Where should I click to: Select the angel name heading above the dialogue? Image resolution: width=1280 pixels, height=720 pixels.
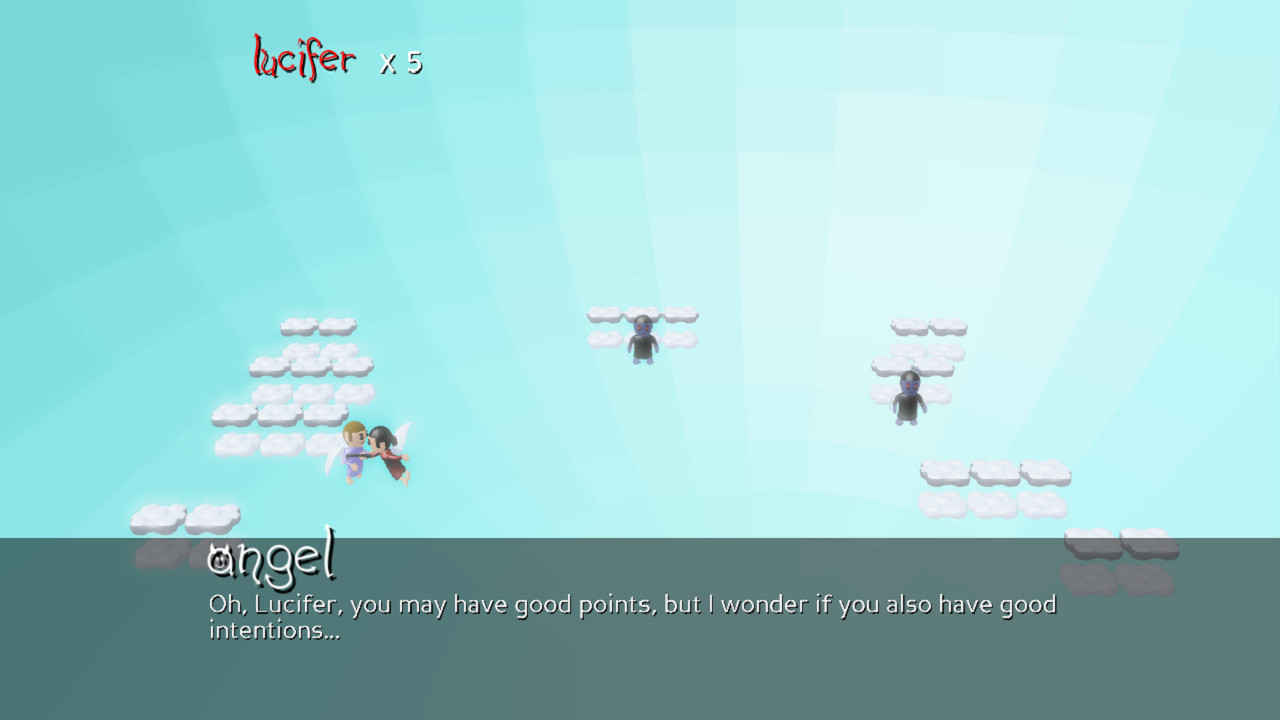(x=272, y=560)
